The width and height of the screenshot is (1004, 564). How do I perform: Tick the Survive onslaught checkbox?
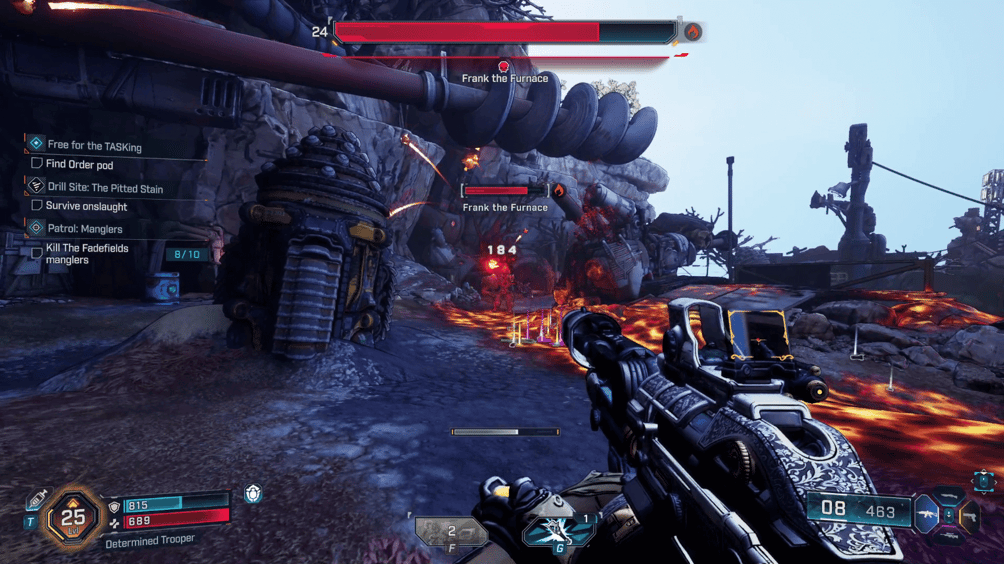pos(37,206)
